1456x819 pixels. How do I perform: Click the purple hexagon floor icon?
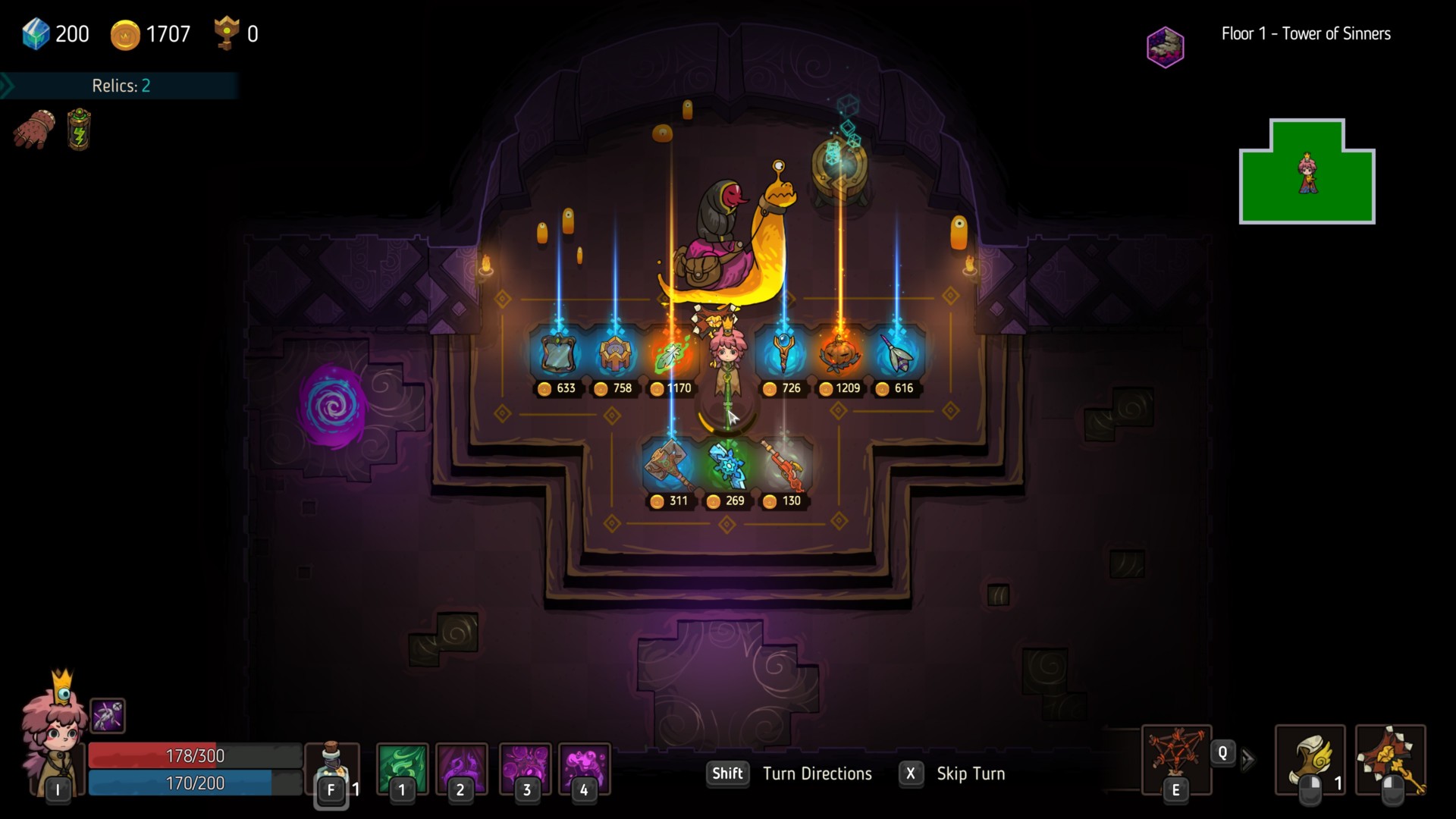tap(1165, 47)
